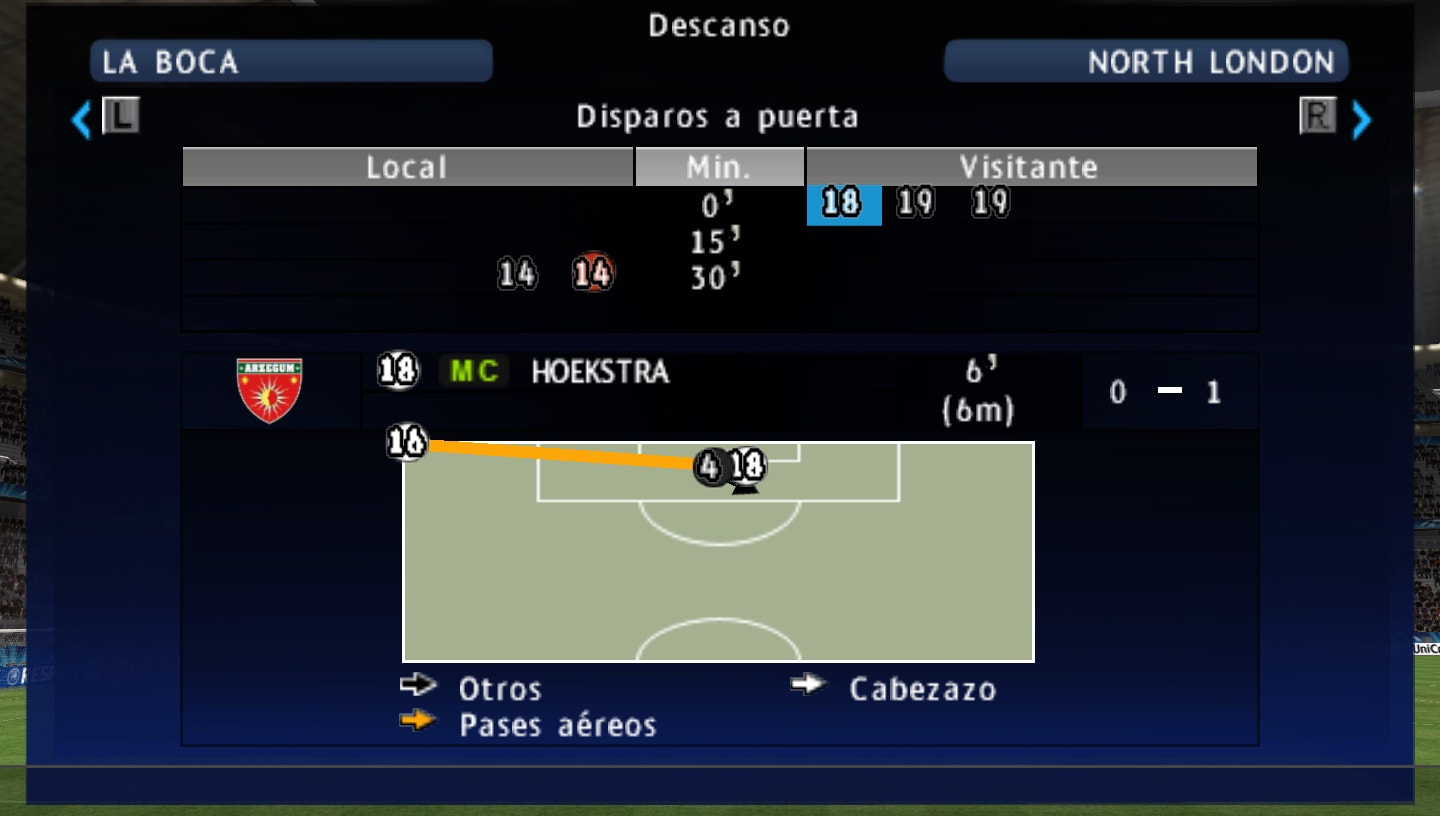Select the blue-highlighted 18 shot in the Visitante row

[843, 204]
